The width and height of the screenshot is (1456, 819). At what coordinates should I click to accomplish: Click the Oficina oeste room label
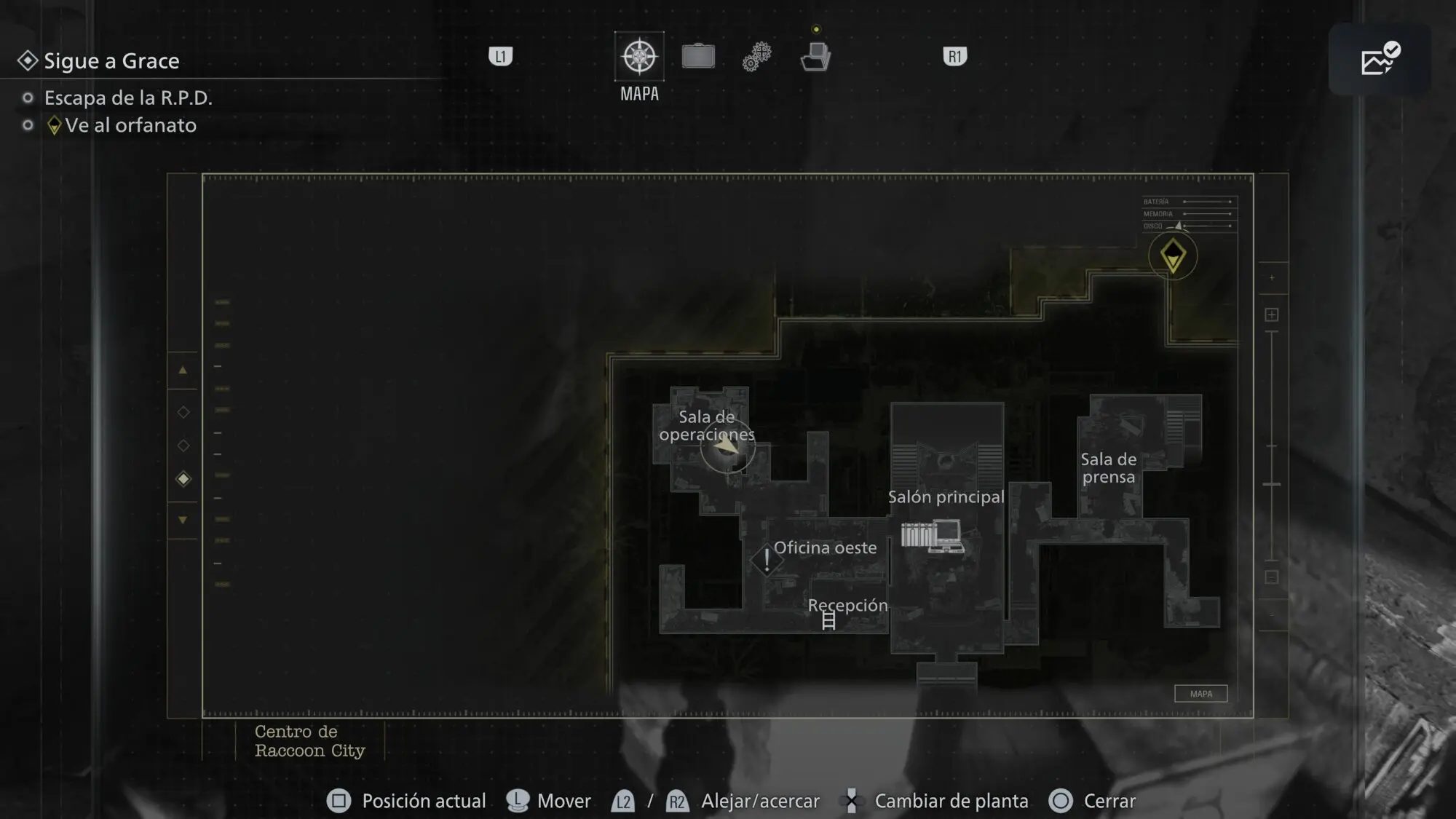pyautogui.click(x=825, y=547)
